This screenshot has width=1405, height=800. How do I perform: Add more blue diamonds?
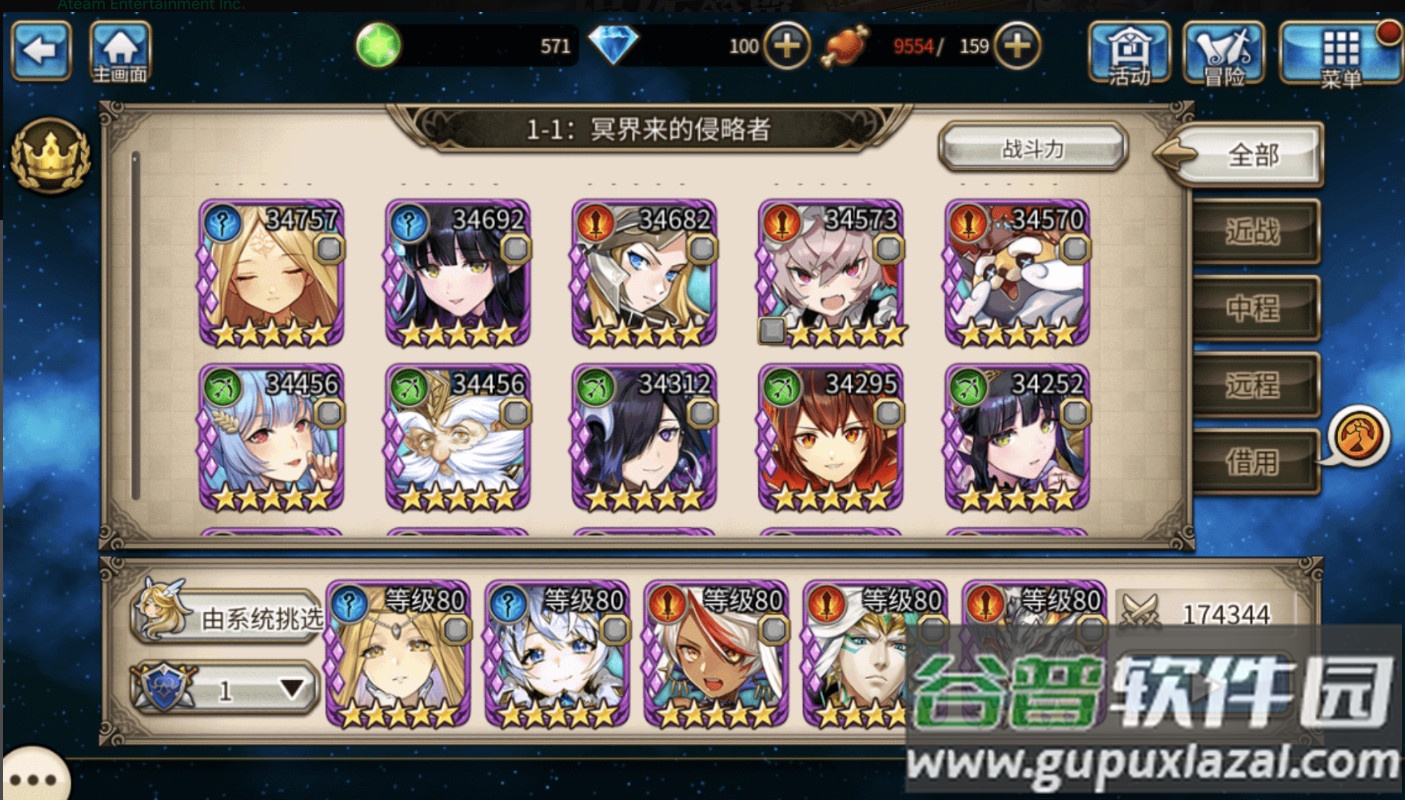point(787,46)
